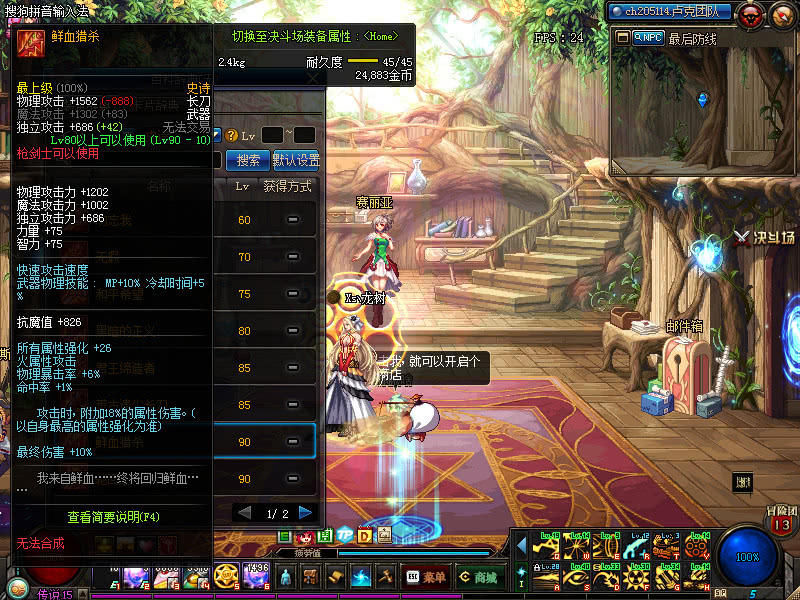Click the 搜索 search button
The image size is (800, 600).
click(248, 160)
